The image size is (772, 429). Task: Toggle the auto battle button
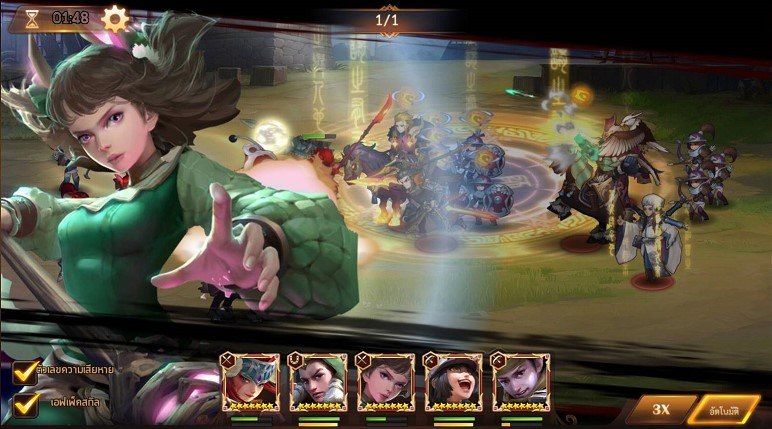click(723, 409)
